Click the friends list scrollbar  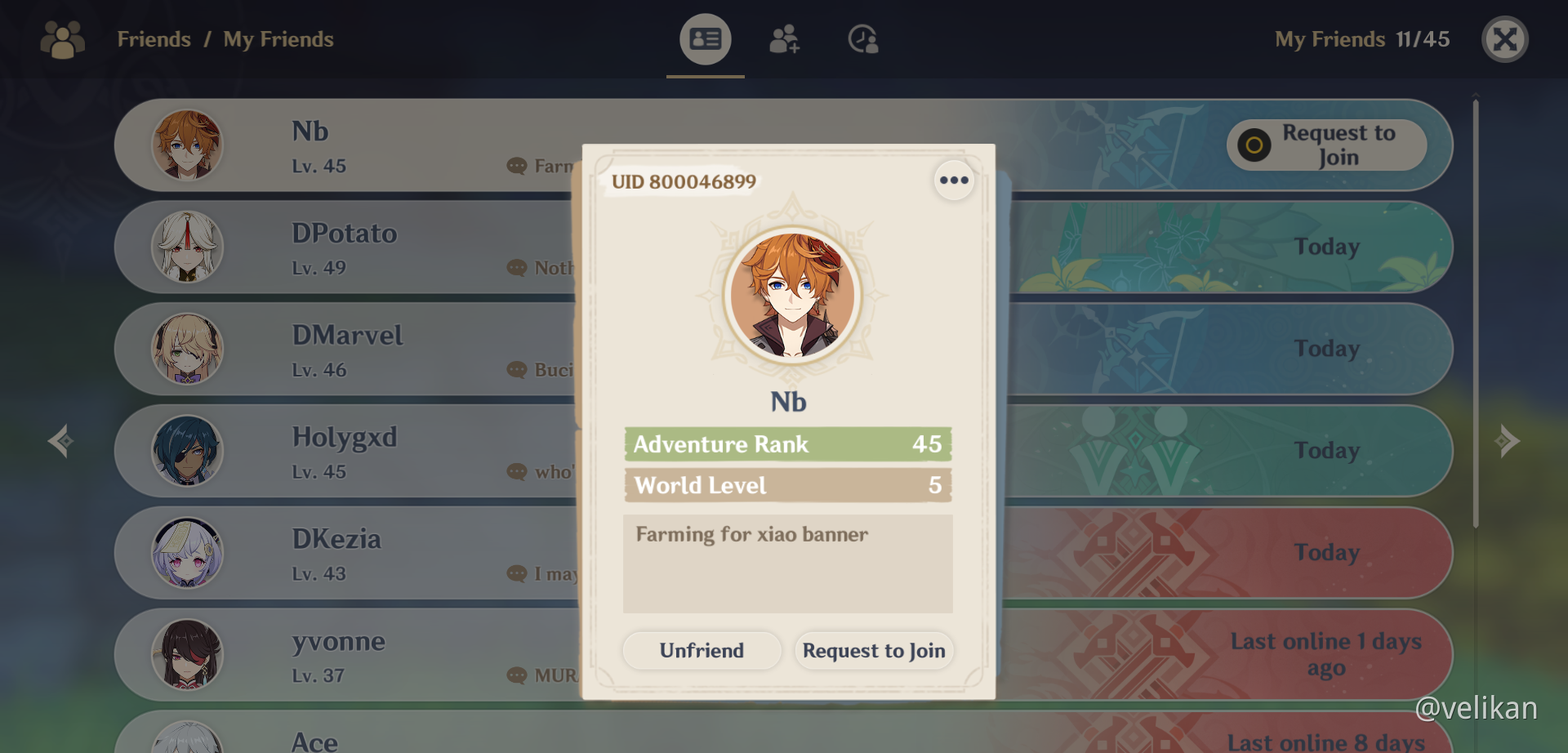(x=1476, y=310)
